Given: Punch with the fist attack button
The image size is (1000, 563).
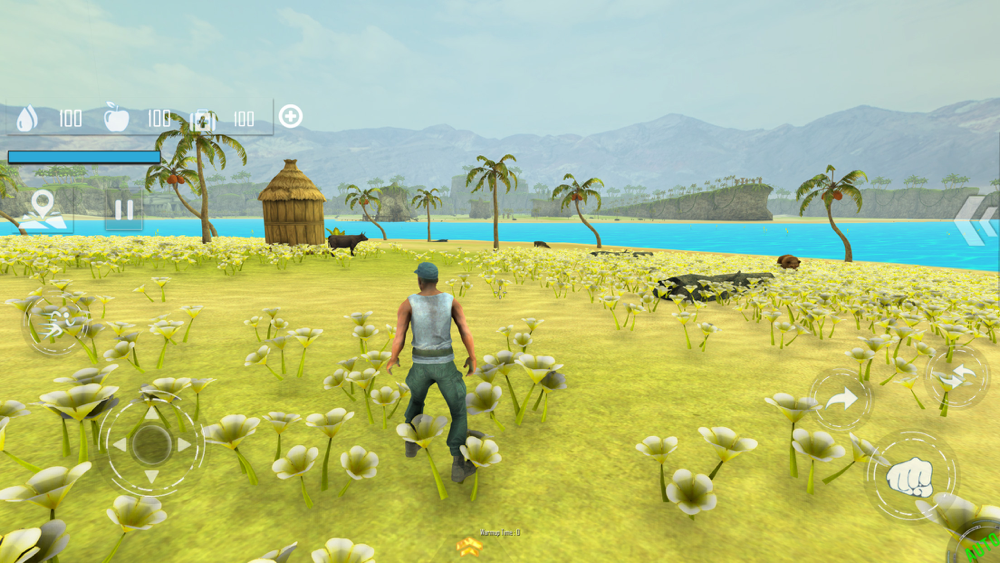Looking at the screenshot, I should click(x=910, y=477).
